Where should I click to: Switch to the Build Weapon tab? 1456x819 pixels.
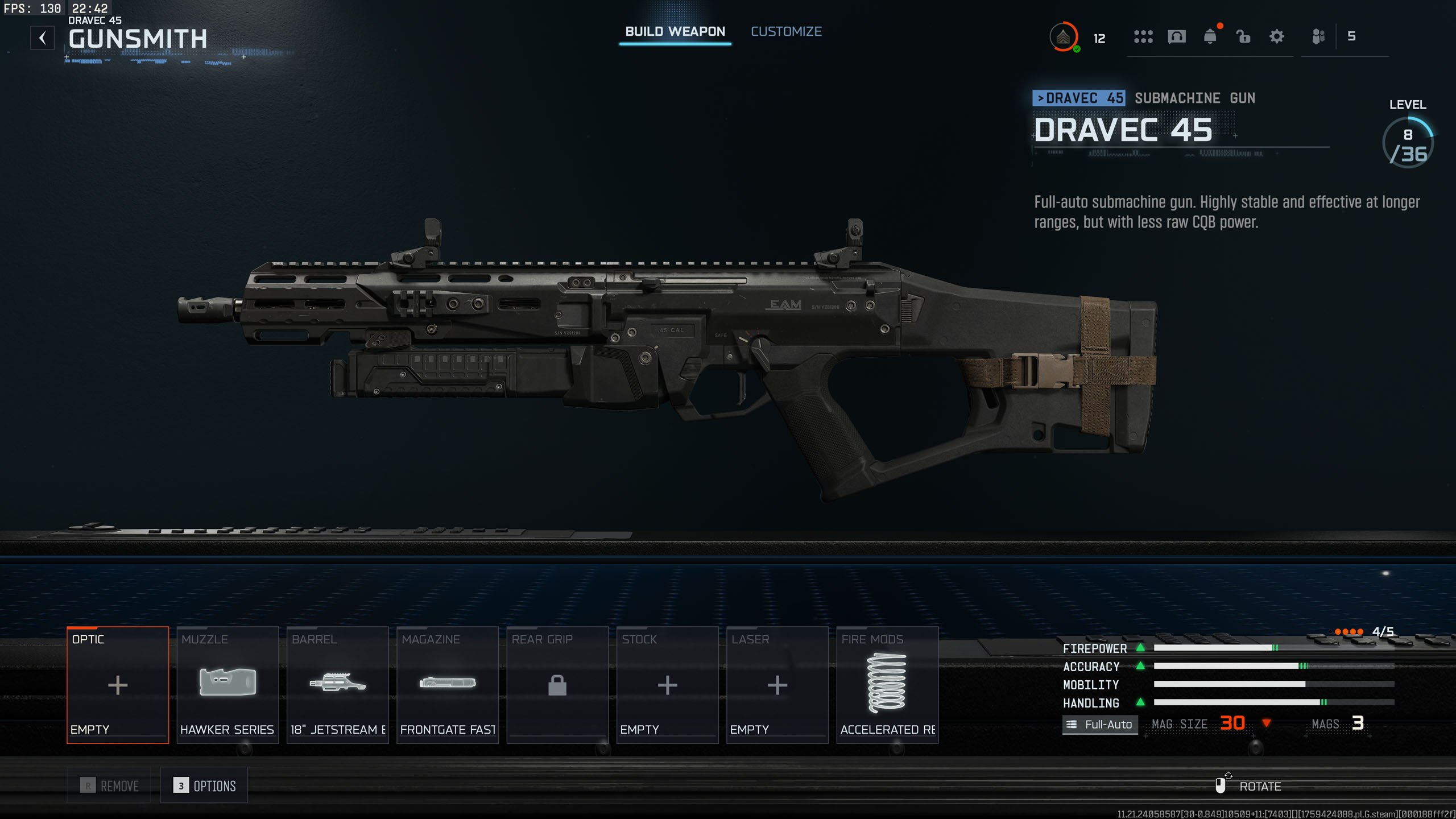tap(675, 32)
